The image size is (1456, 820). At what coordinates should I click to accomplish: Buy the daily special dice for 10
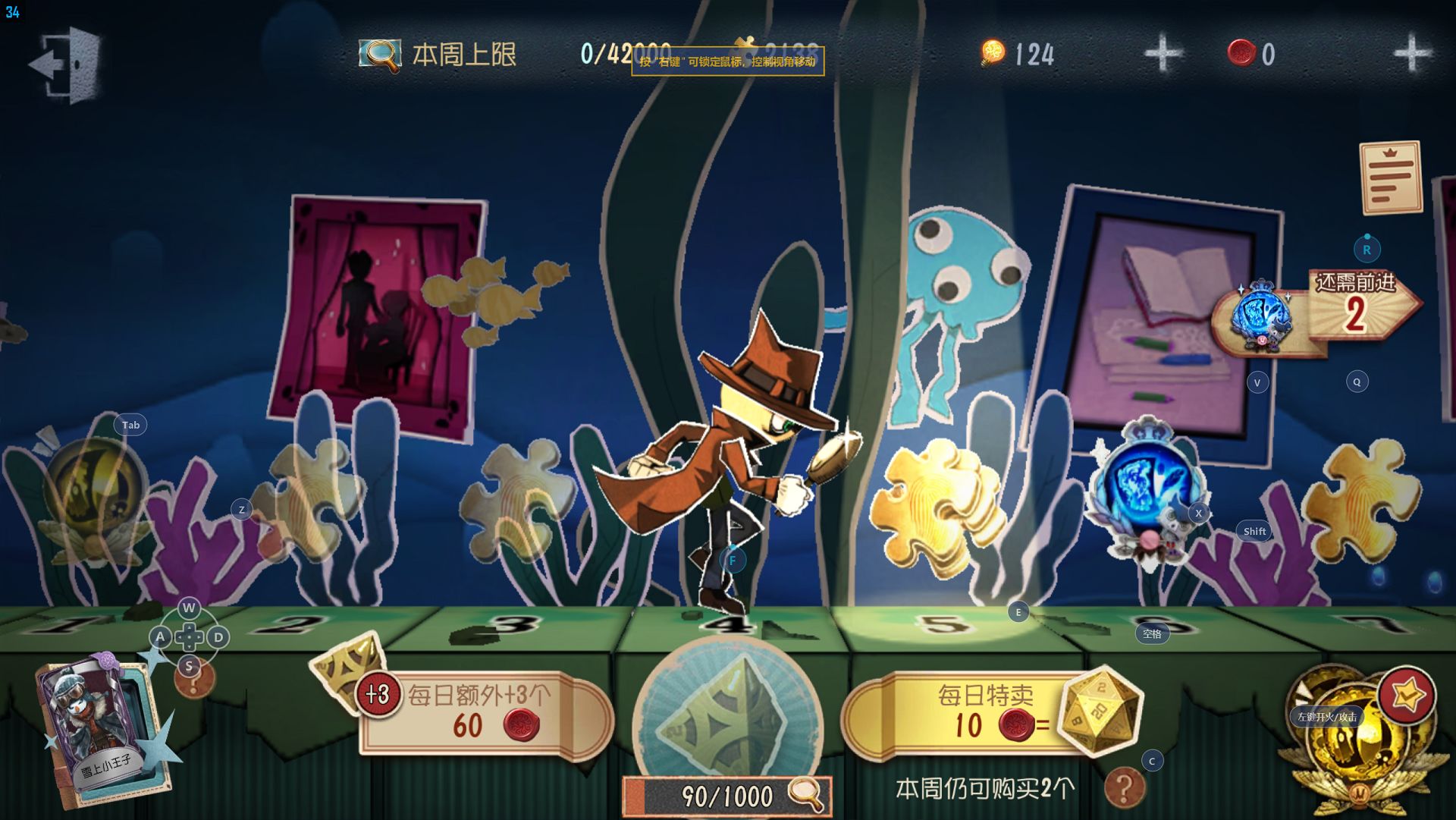(x=986, y=713)
